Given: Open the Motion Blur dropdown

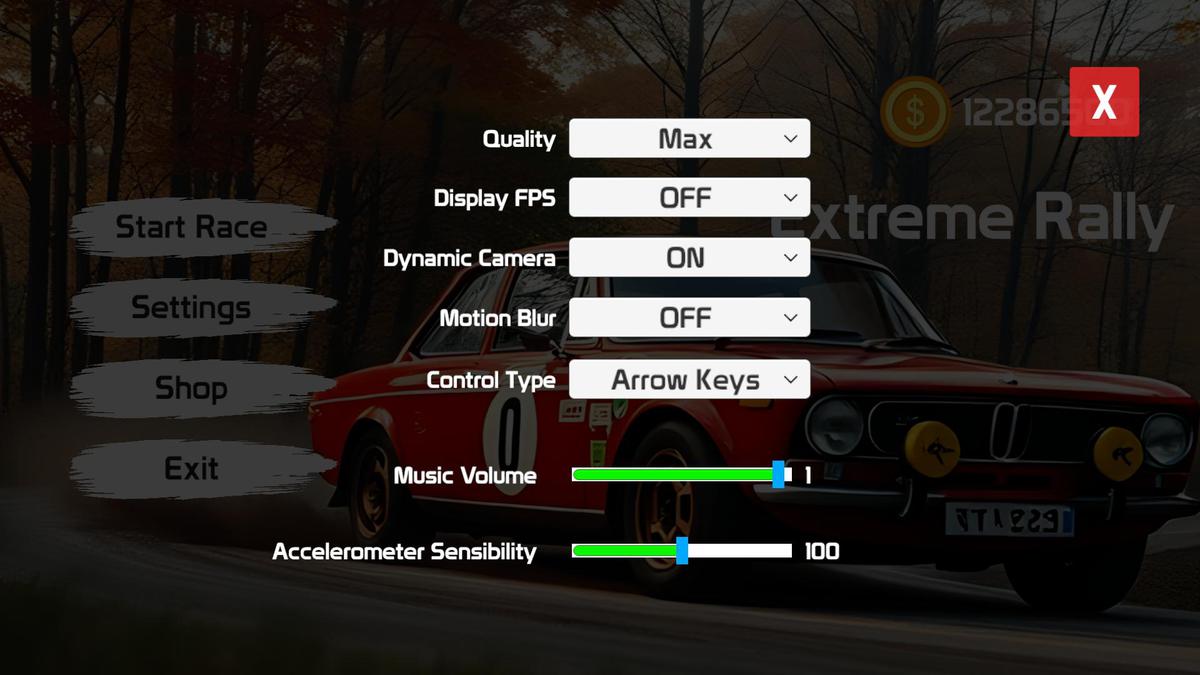Looking at the screenshot, I should click(689, 318).
